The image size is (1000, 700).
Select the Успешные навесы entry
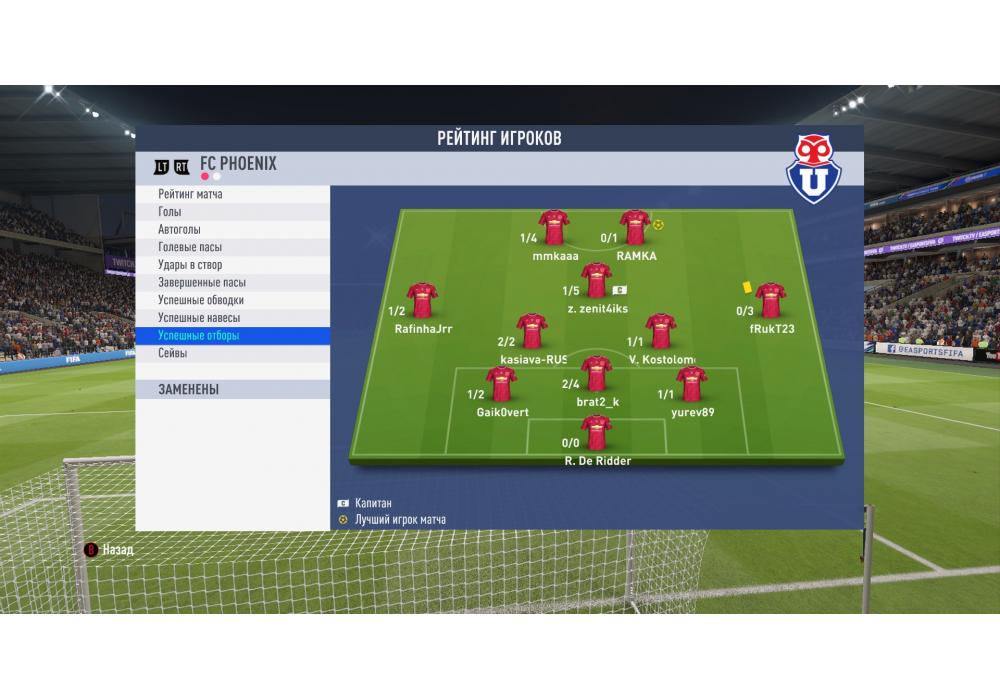point(232,318)
